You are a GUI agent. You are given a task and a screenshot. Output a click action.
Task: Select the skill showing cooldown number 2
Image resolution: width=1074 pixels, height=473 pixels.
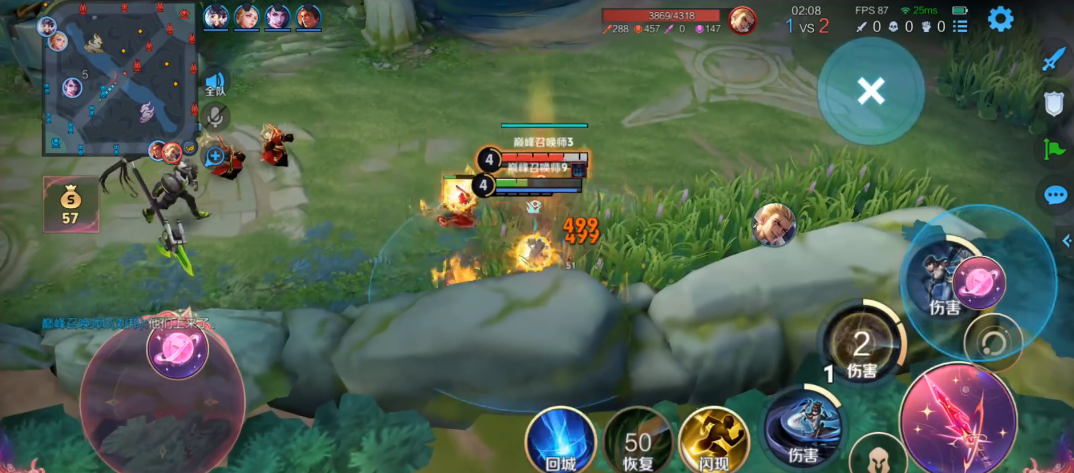point(861,346)
